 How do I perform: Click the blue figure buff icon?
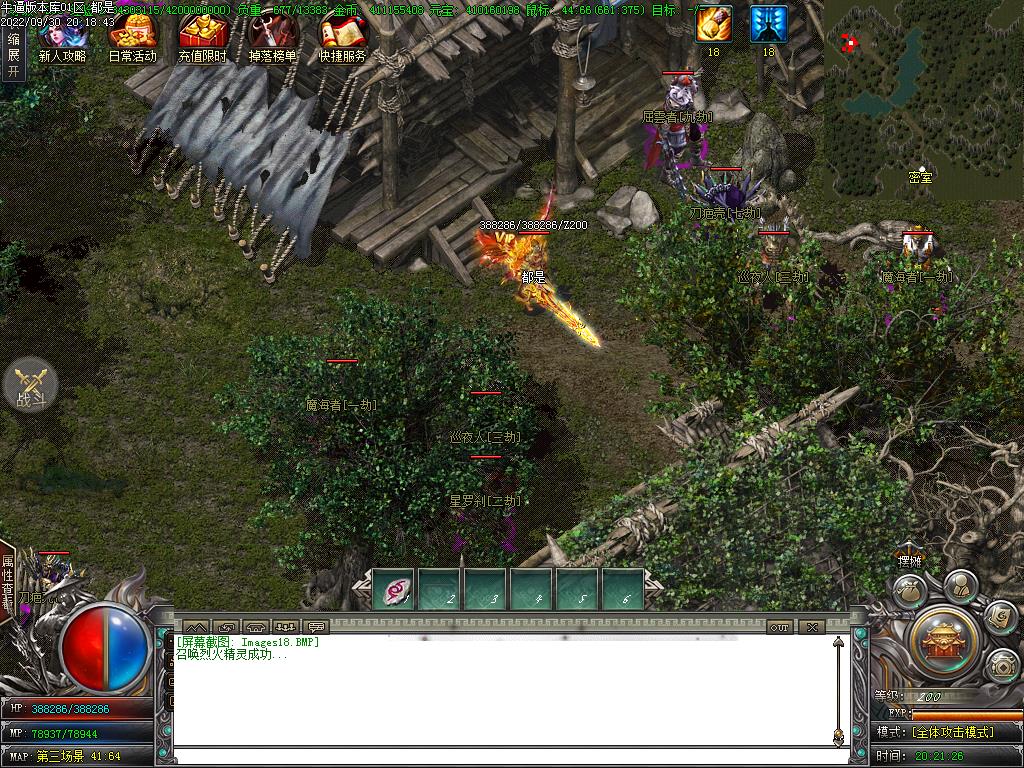(768, 24)
